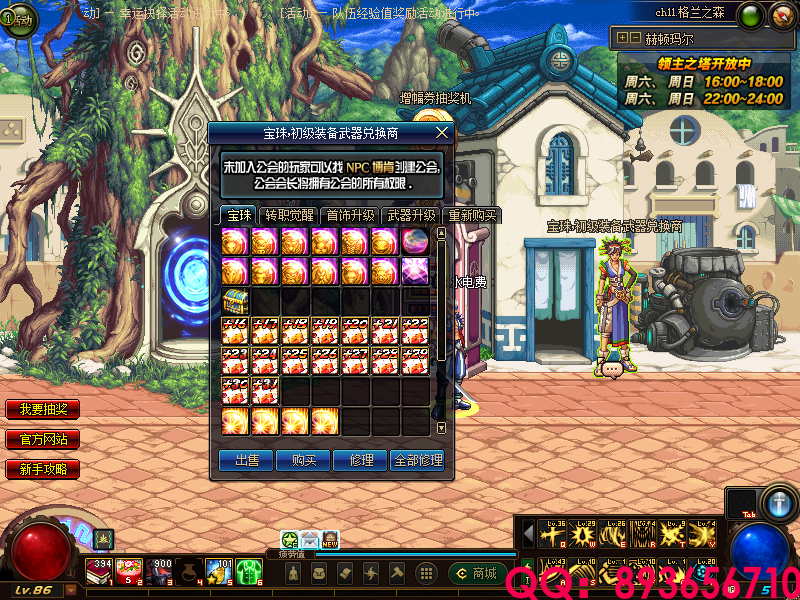
Task: Zoom in minimap with plus button
Action: (x=622, y=38)
